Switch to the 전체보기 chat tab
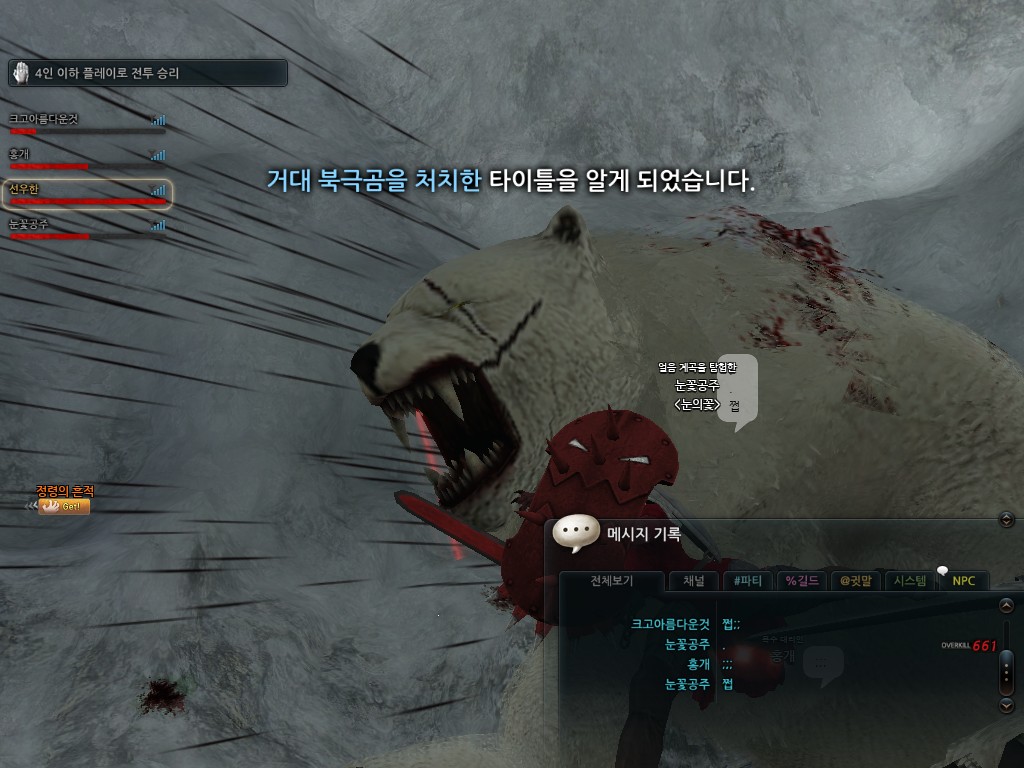 tap(612, 581)
